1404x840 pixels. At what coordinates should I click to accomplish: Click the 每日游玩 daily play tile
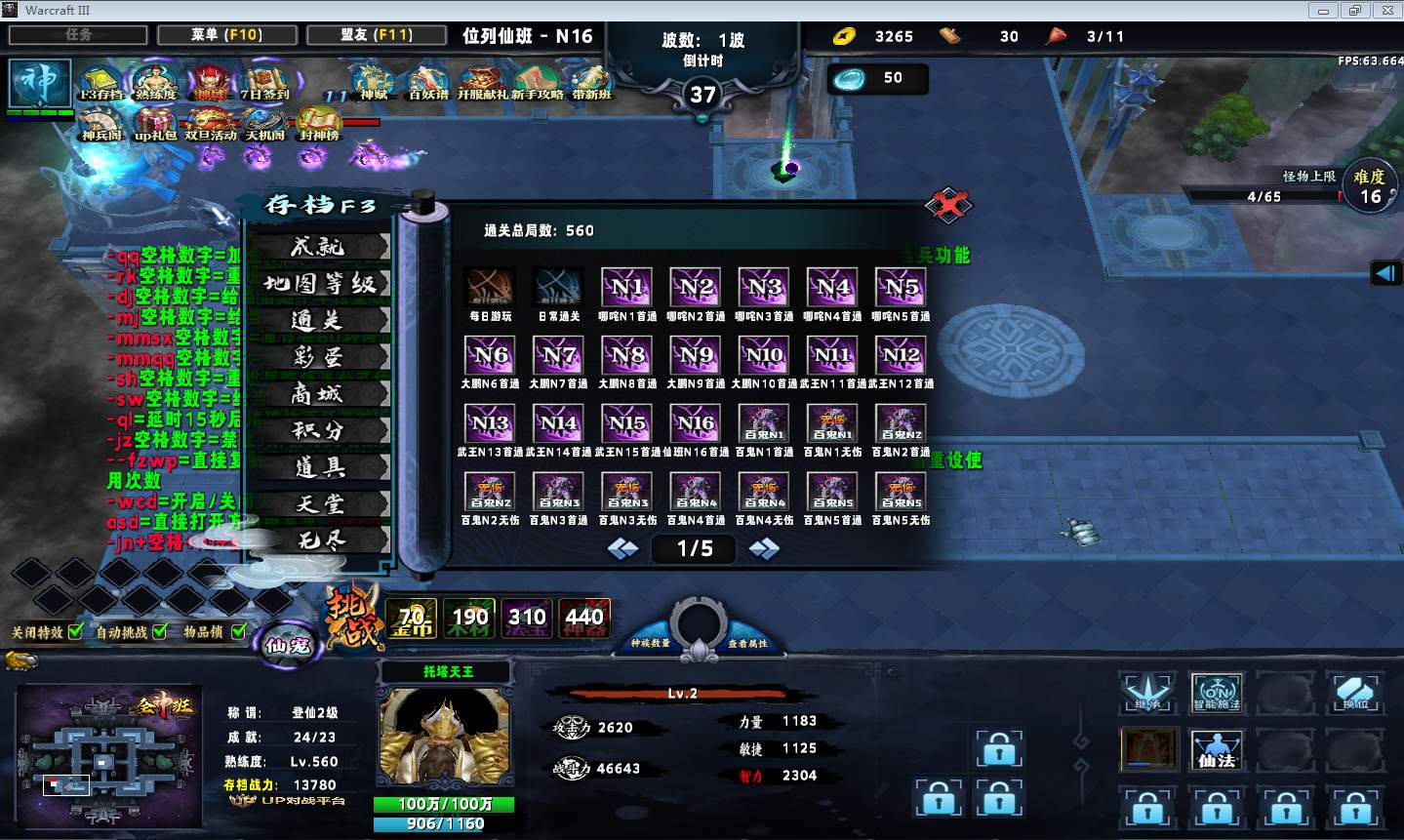click(490, 288)
